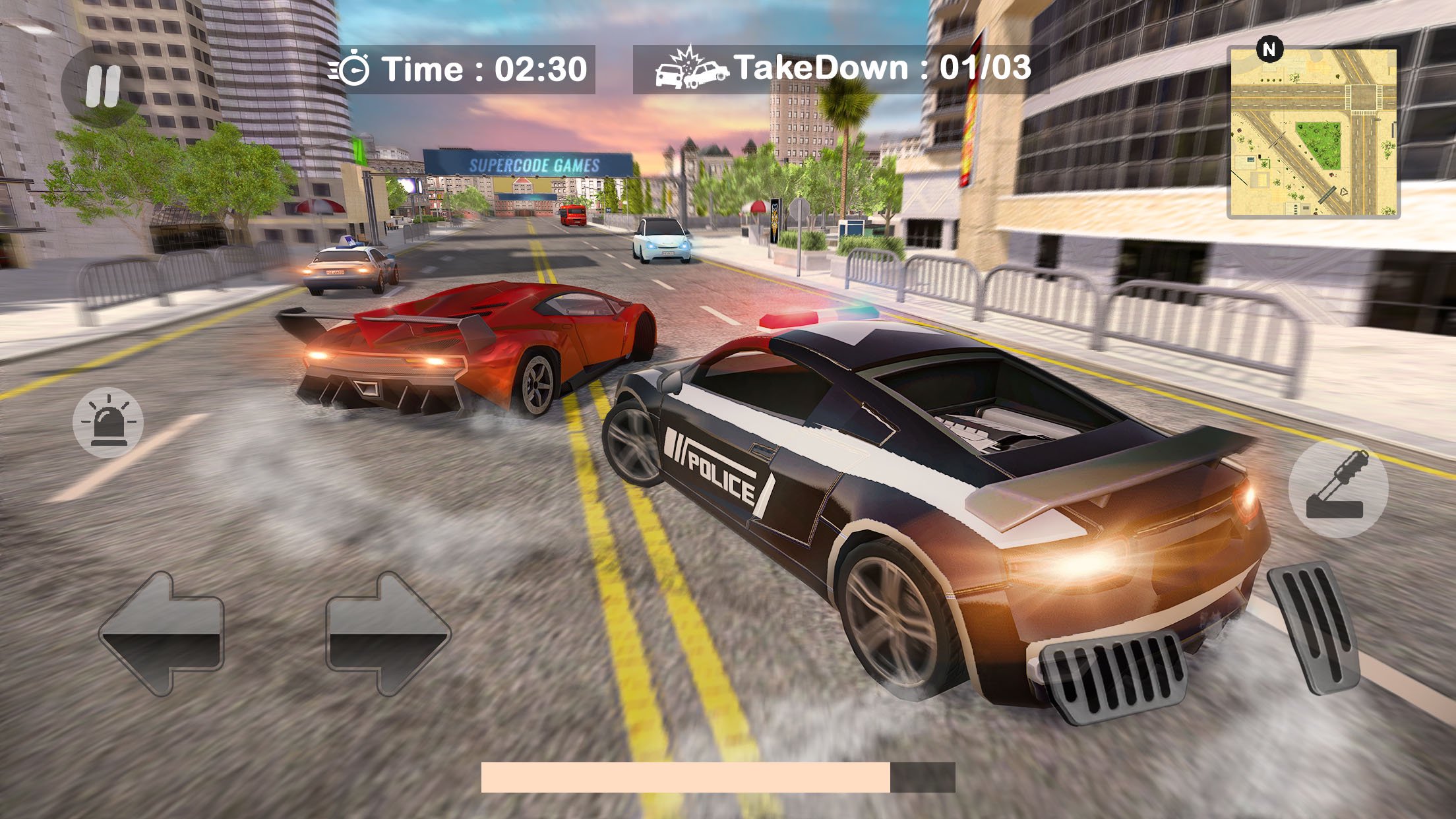Activate the police siren button

108,423
